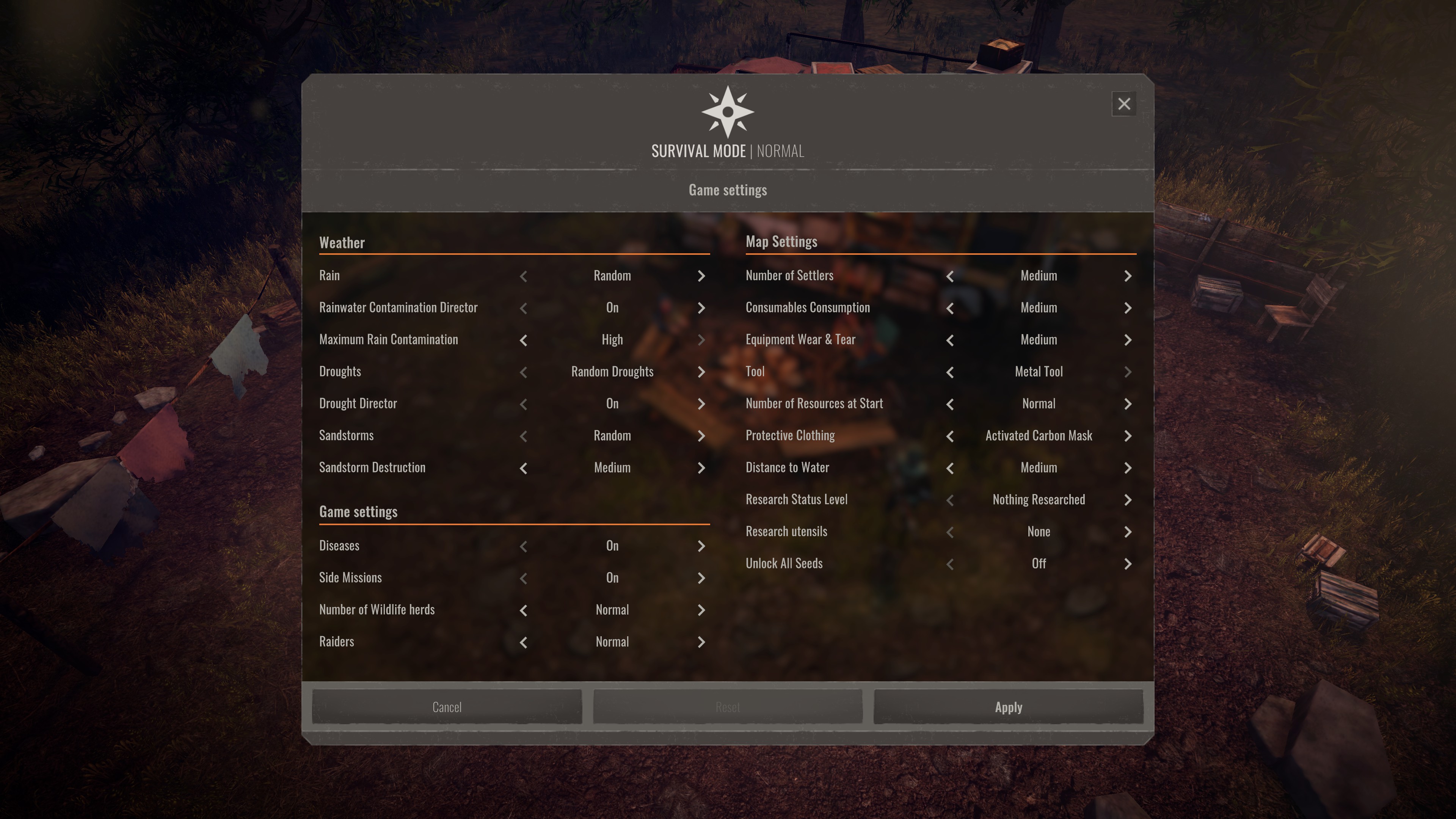1456x819 pixels.
Task: Advance the Research Status Level
Action: coord(1128,500)
